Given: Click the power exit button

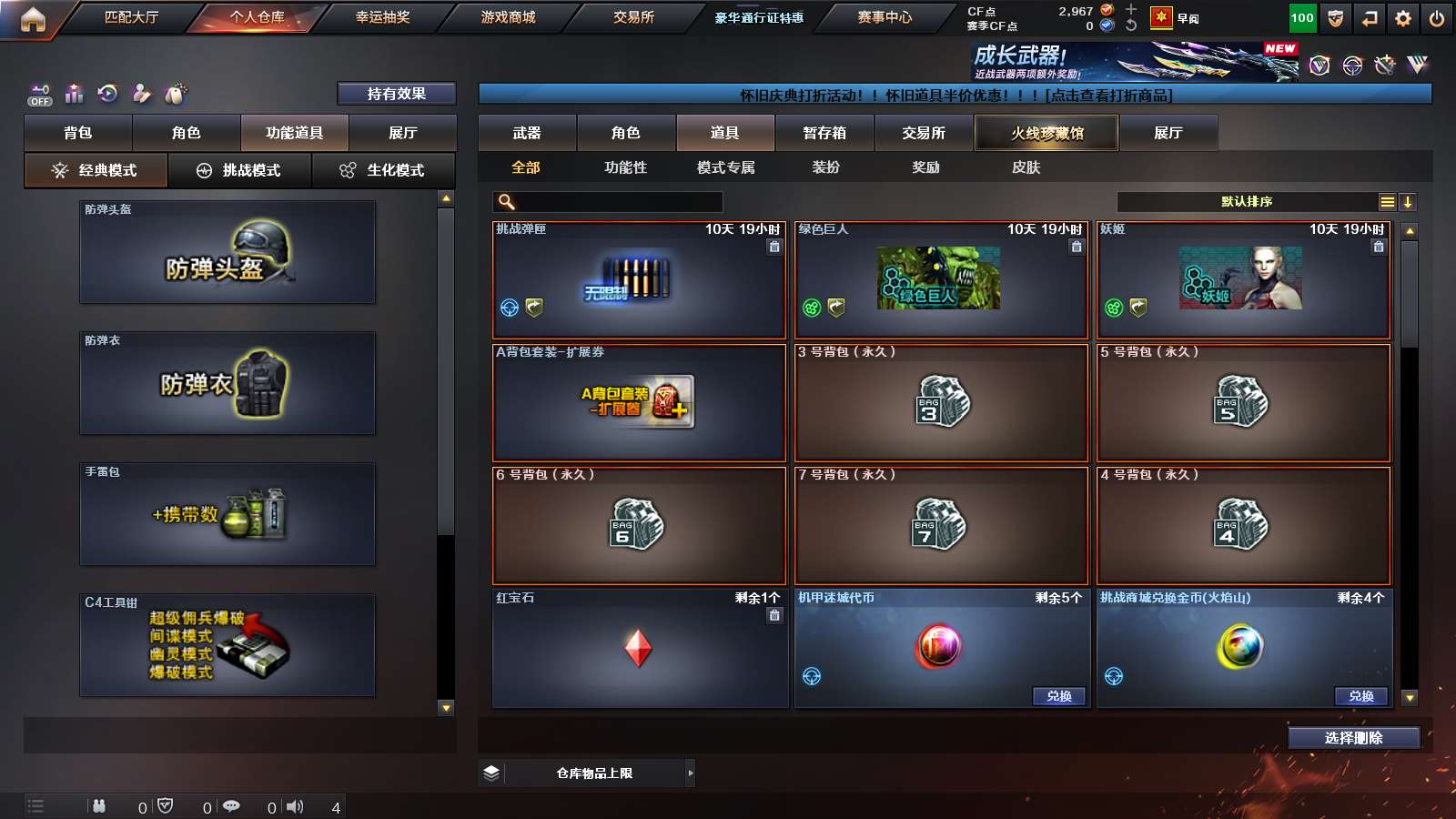Looking at the screenshot, I should [1437, 18].
